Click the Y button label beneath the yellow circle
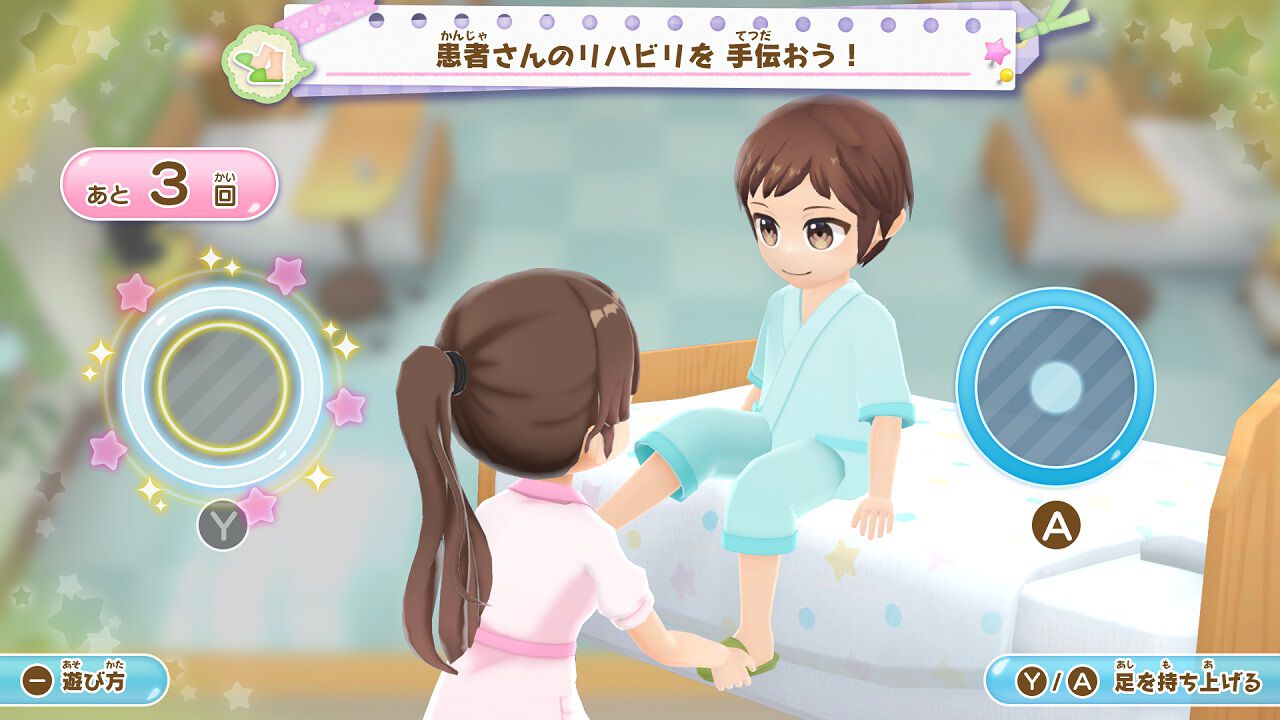This screenshot has width=1280, height=720. coord(225,522)
